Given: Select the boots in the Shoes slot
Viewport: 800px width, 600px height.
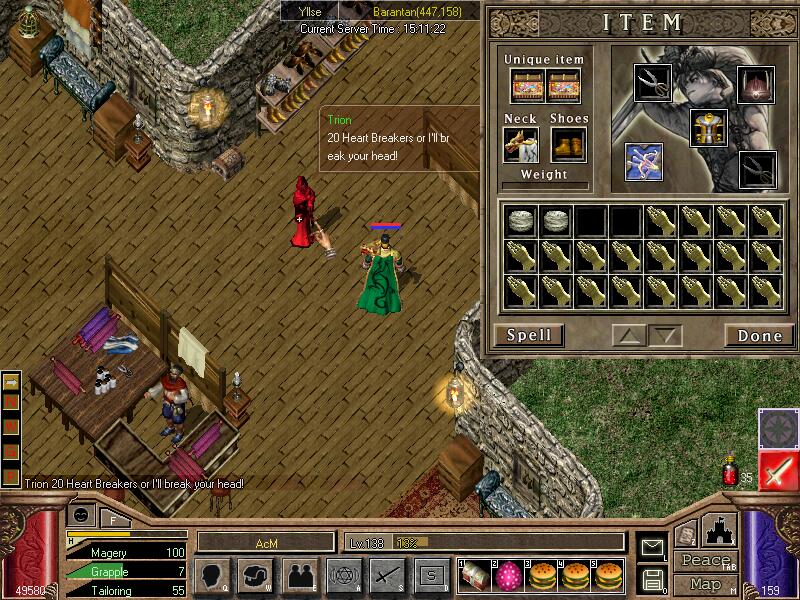Looking at the screenshot, I should pyautogui.click(x=569, y=144).
